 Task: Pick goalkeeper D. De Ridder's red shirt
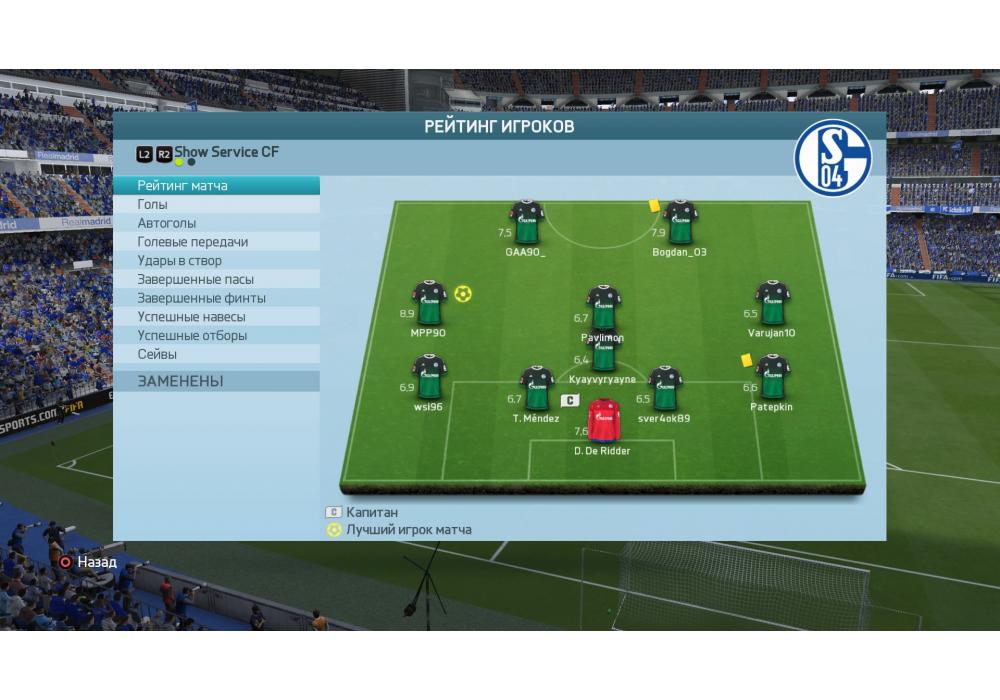click(x=602, y=422)
